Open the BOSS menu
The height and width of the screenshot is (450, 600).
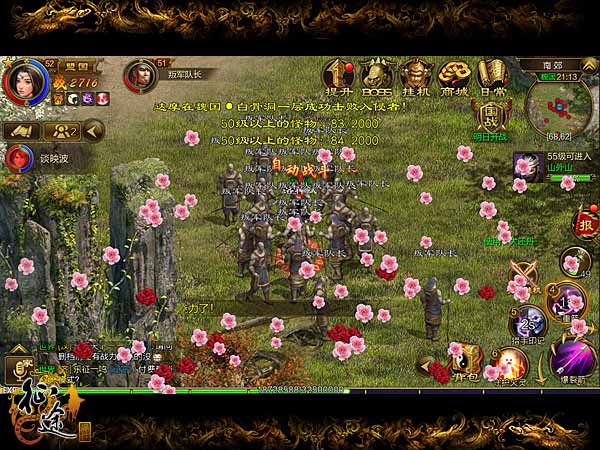(377, 74)
